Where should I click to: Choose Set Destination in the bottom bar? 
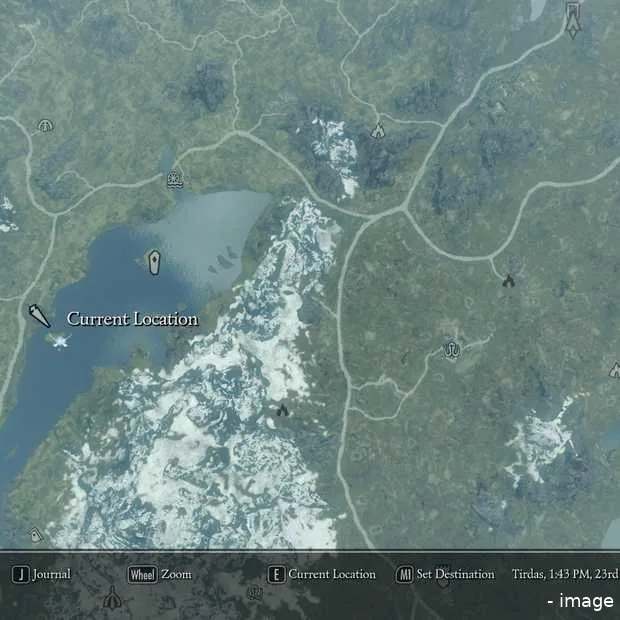[x=445, y=575]
